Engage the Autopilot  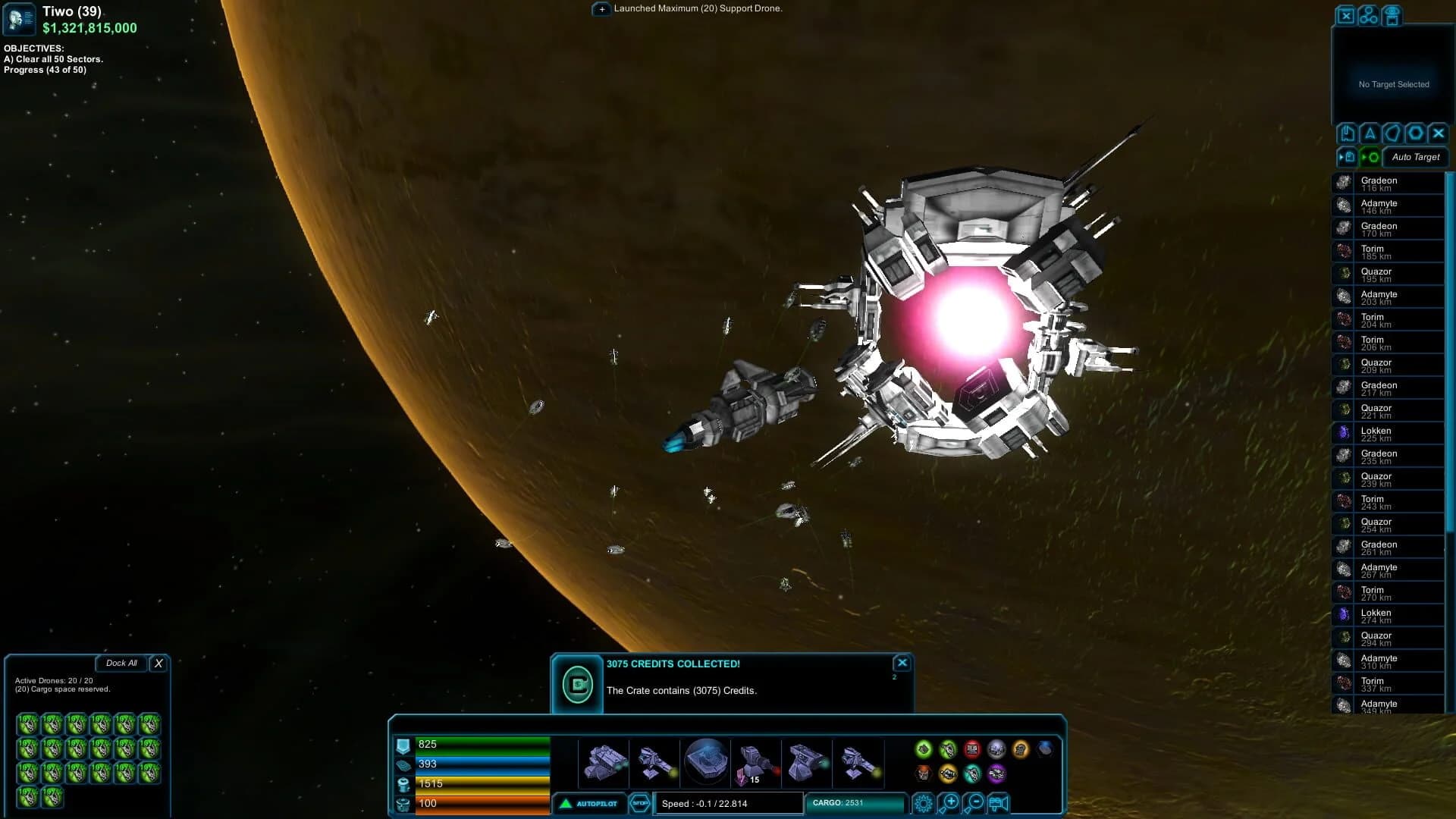[x=590, y=804]
